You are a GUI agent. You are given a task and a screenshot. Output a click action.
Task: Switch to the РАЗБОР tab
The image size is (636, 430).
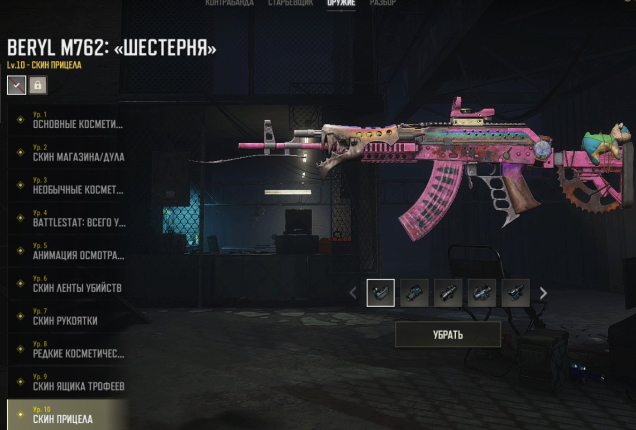384,4
